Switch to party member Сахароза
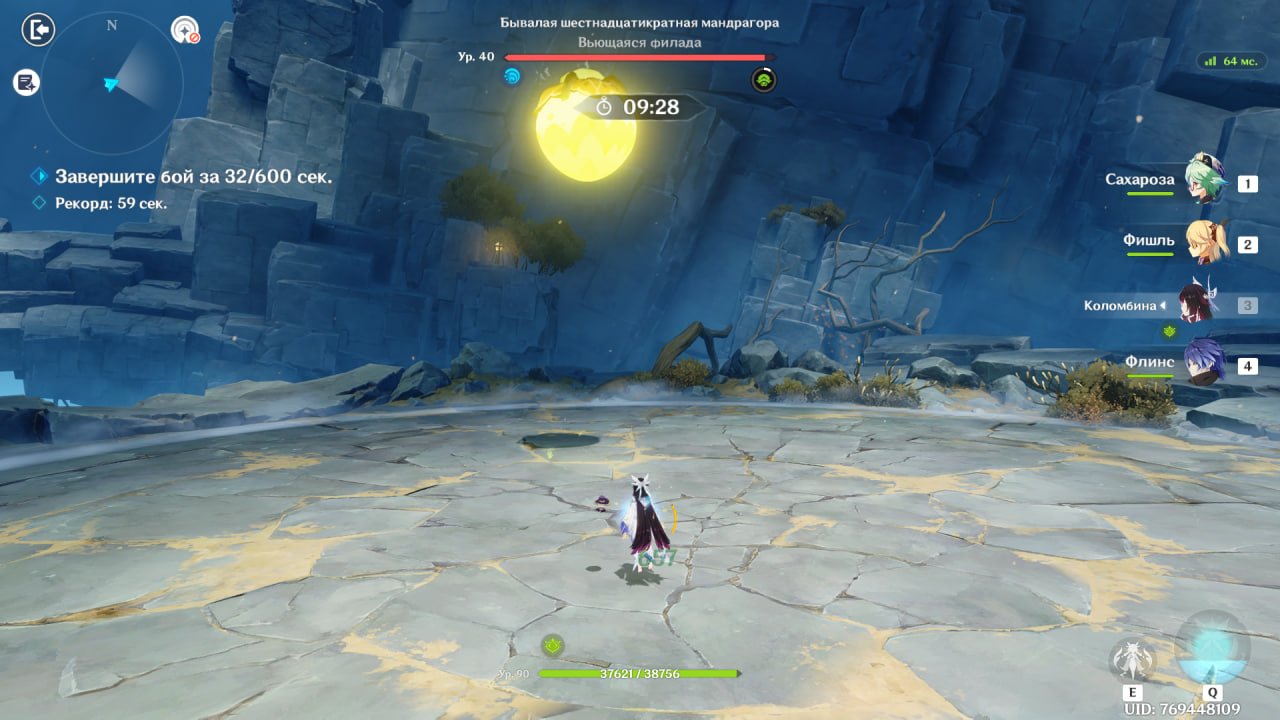1280x720 pixels. 1204,180
